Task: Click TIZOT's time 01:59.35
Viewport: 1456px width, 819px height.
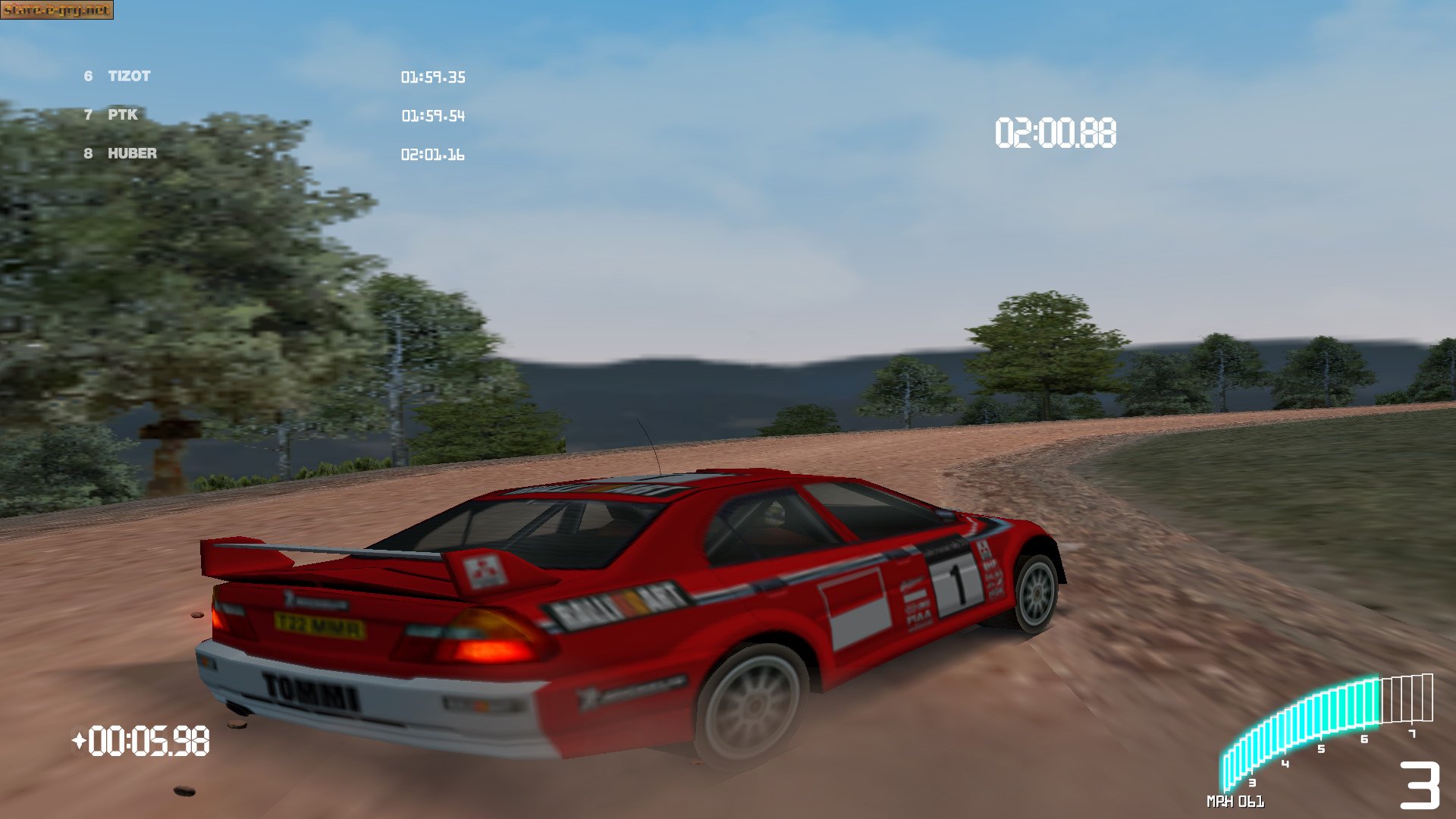Action: [434, 77]
